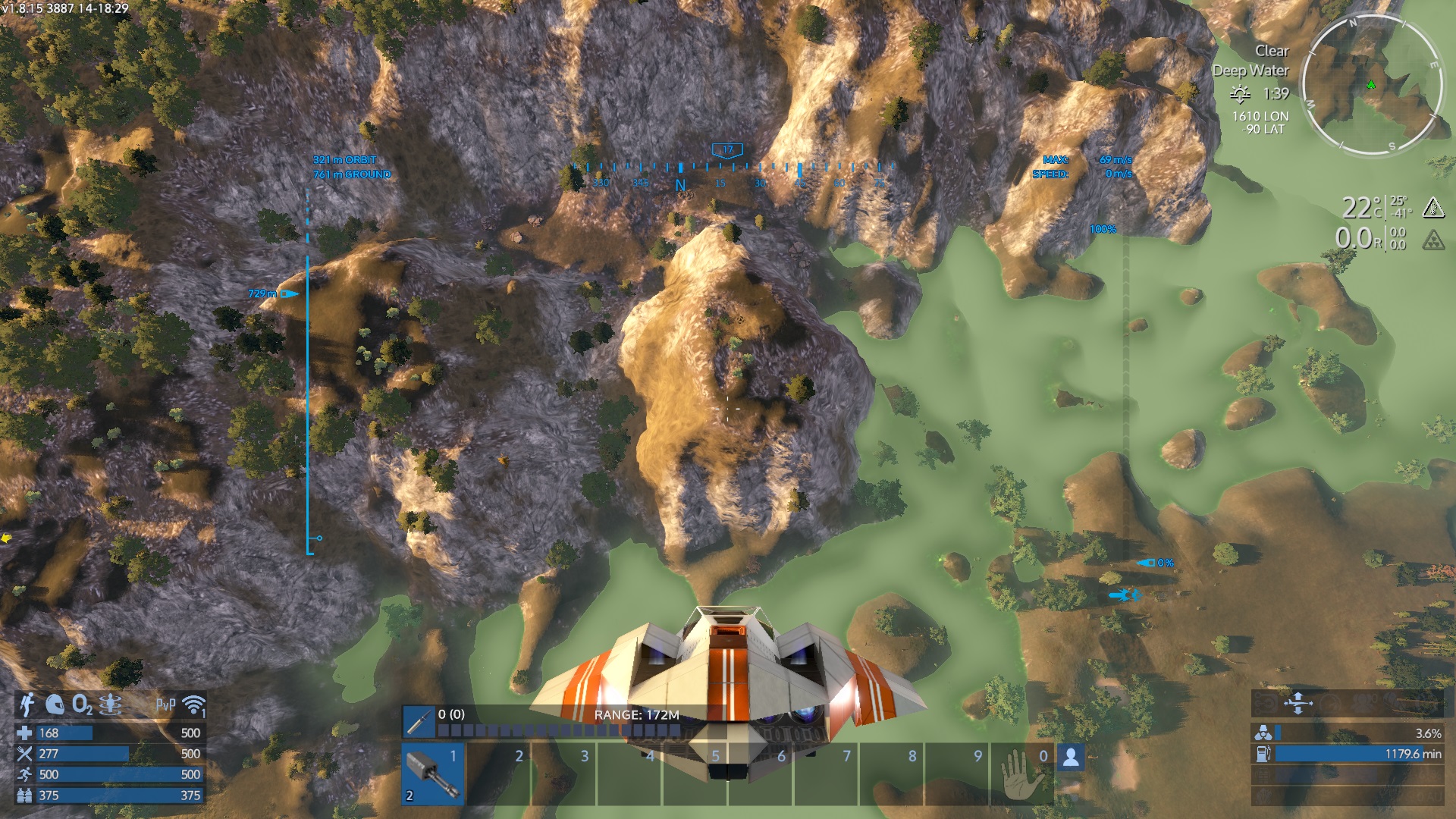Click the bullet ammo icon
Viewport: 1456px width, 819px height.
click(x=418, y=721)
